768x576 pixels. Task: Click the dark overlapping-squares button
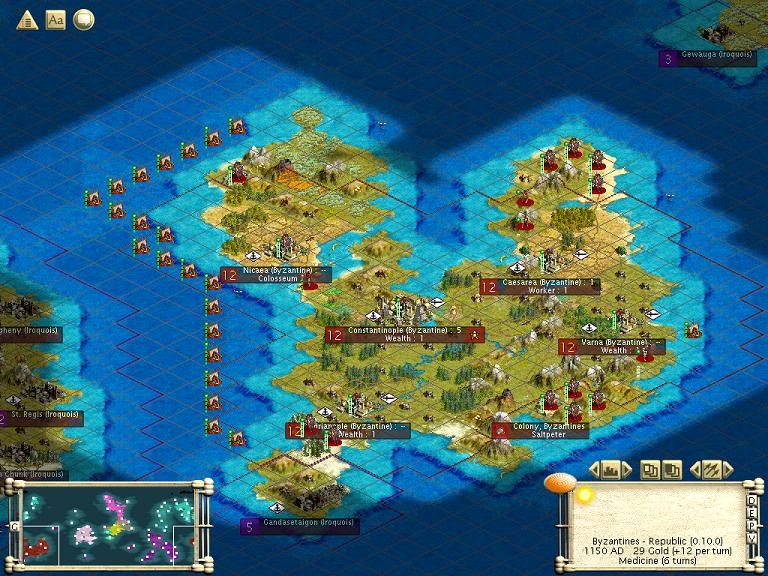[672, 469]
